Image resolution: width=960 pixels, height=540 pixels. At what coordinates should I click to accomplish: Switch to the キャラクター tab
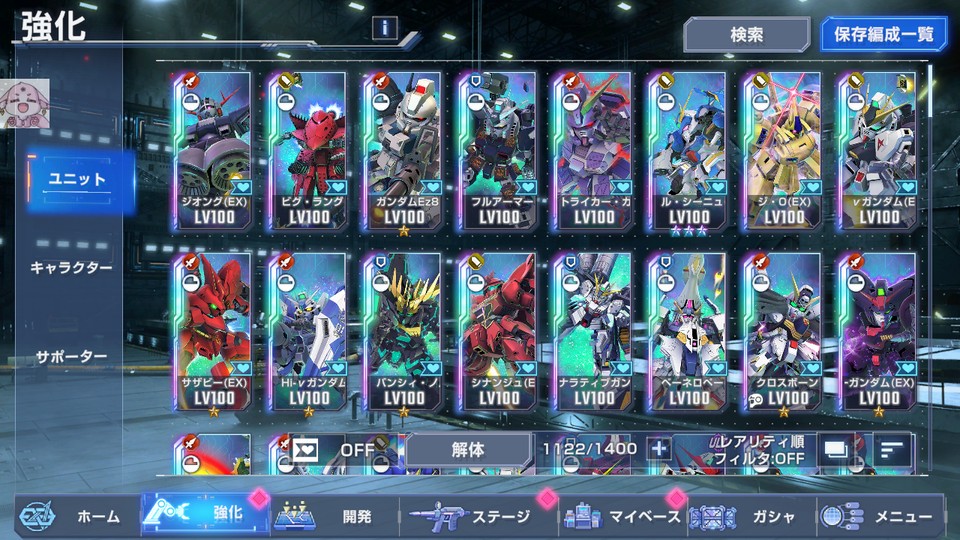(72, 267)
